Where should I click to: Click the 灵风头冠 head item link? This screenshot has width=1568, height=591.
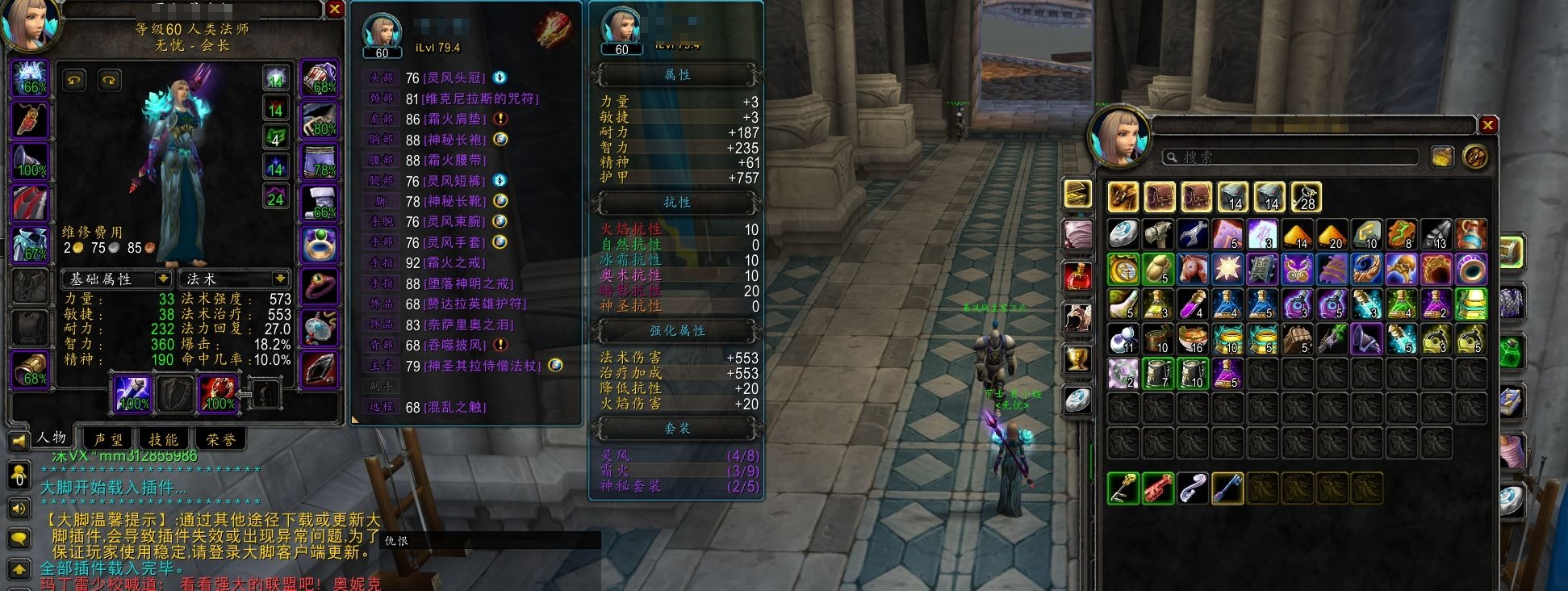(454, 78)
